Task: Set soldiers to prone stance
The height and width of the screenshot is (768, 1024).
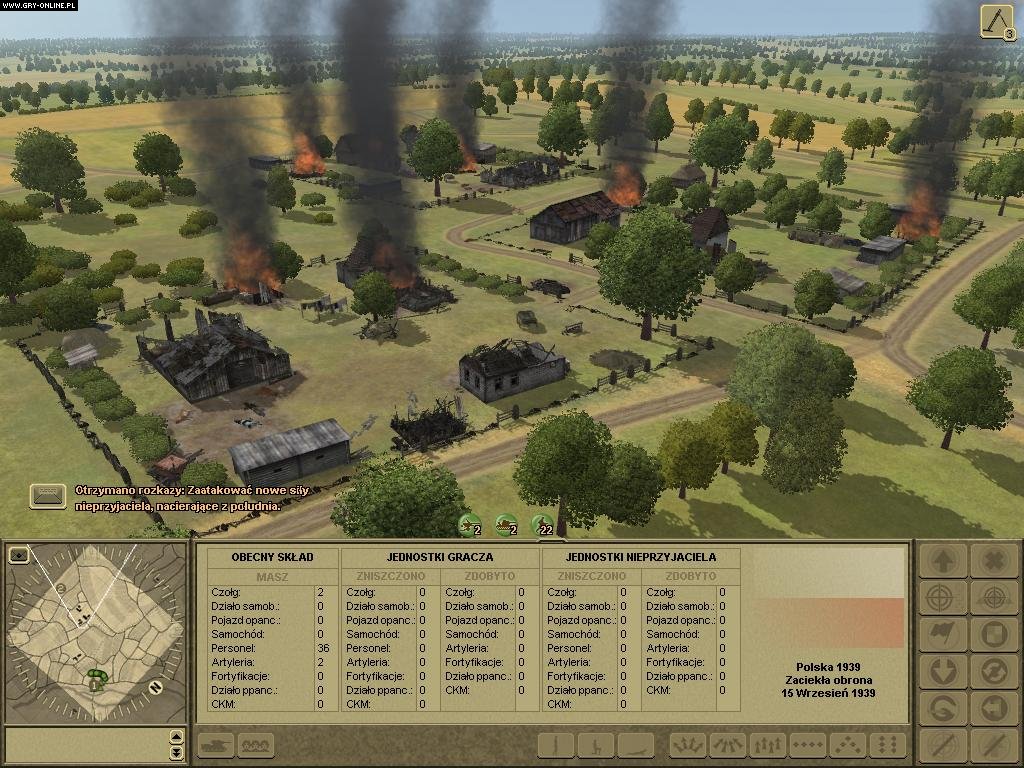Action: coord(635,745)
